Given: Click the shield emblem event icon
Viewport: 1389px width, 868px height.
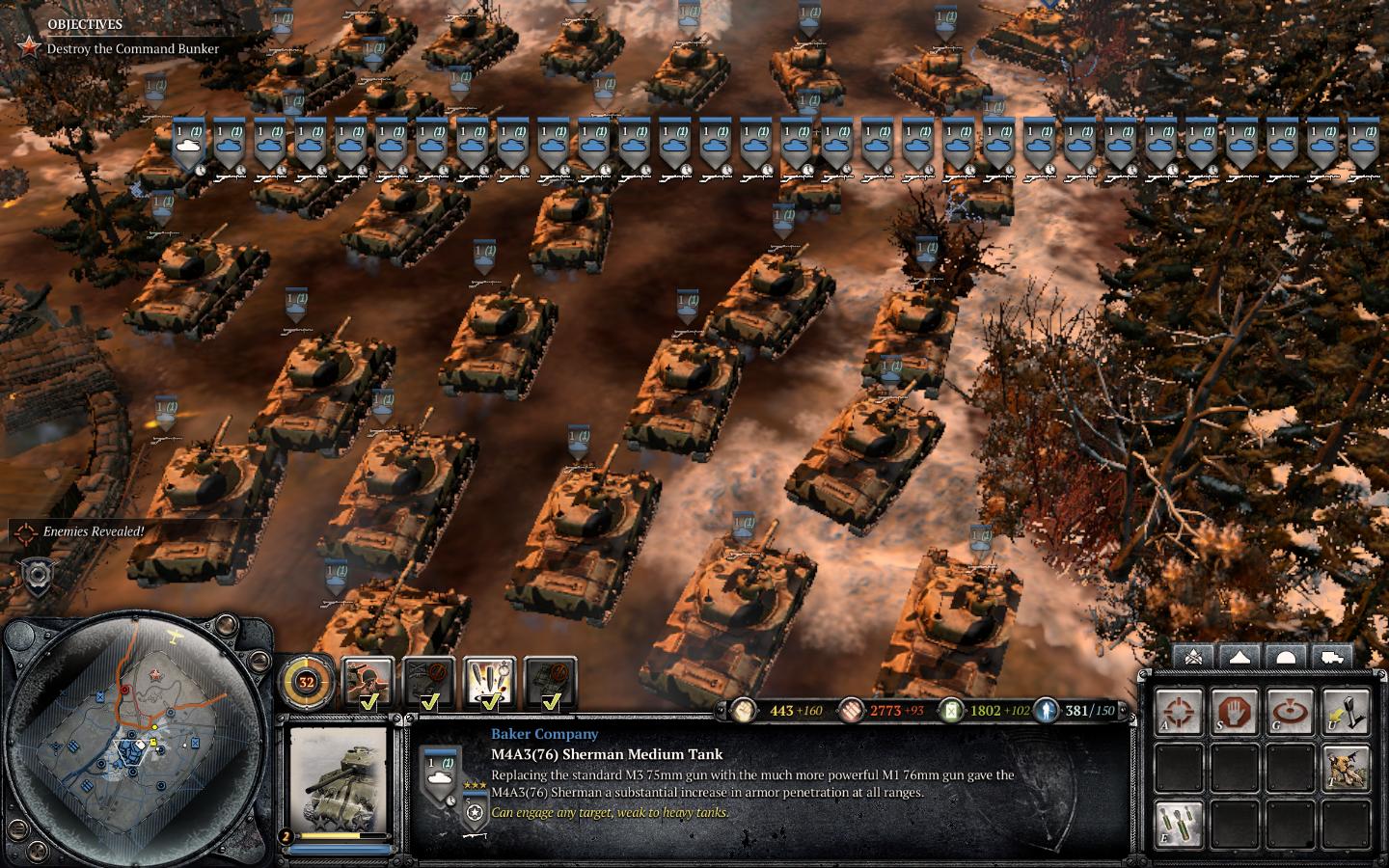Looking at the screenshot, I should (38, 574).
